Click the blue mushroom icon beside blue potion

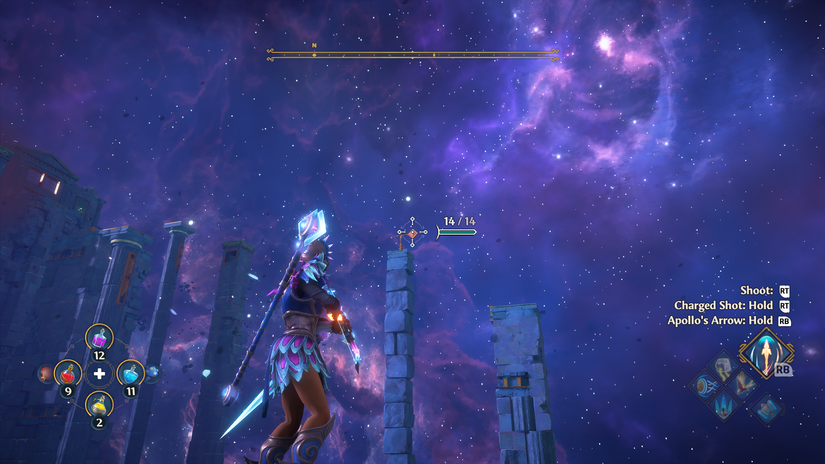pos(153,373)
